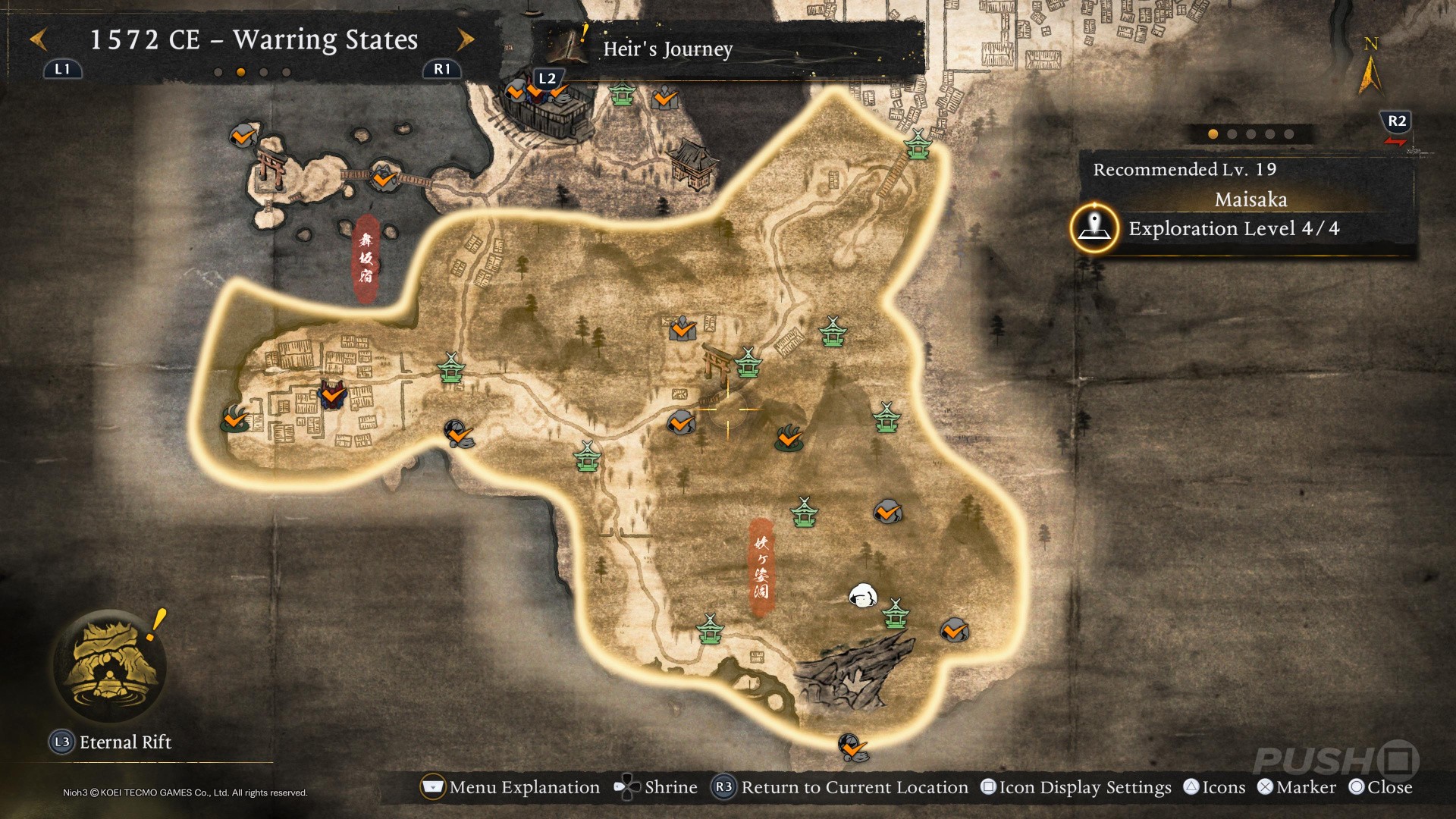The image size is (1456, 819).
Task: Show the Icons legend
Action: click(x=1214, y=787)
